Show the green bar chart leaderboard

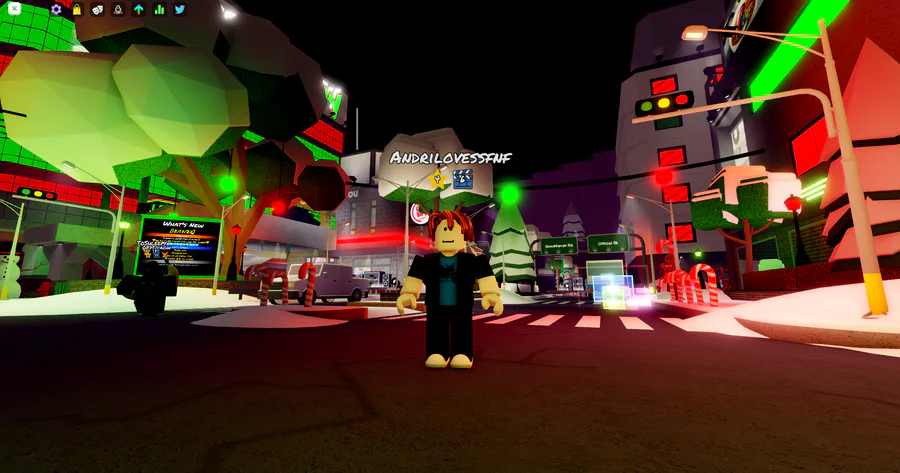click(159, 9)
